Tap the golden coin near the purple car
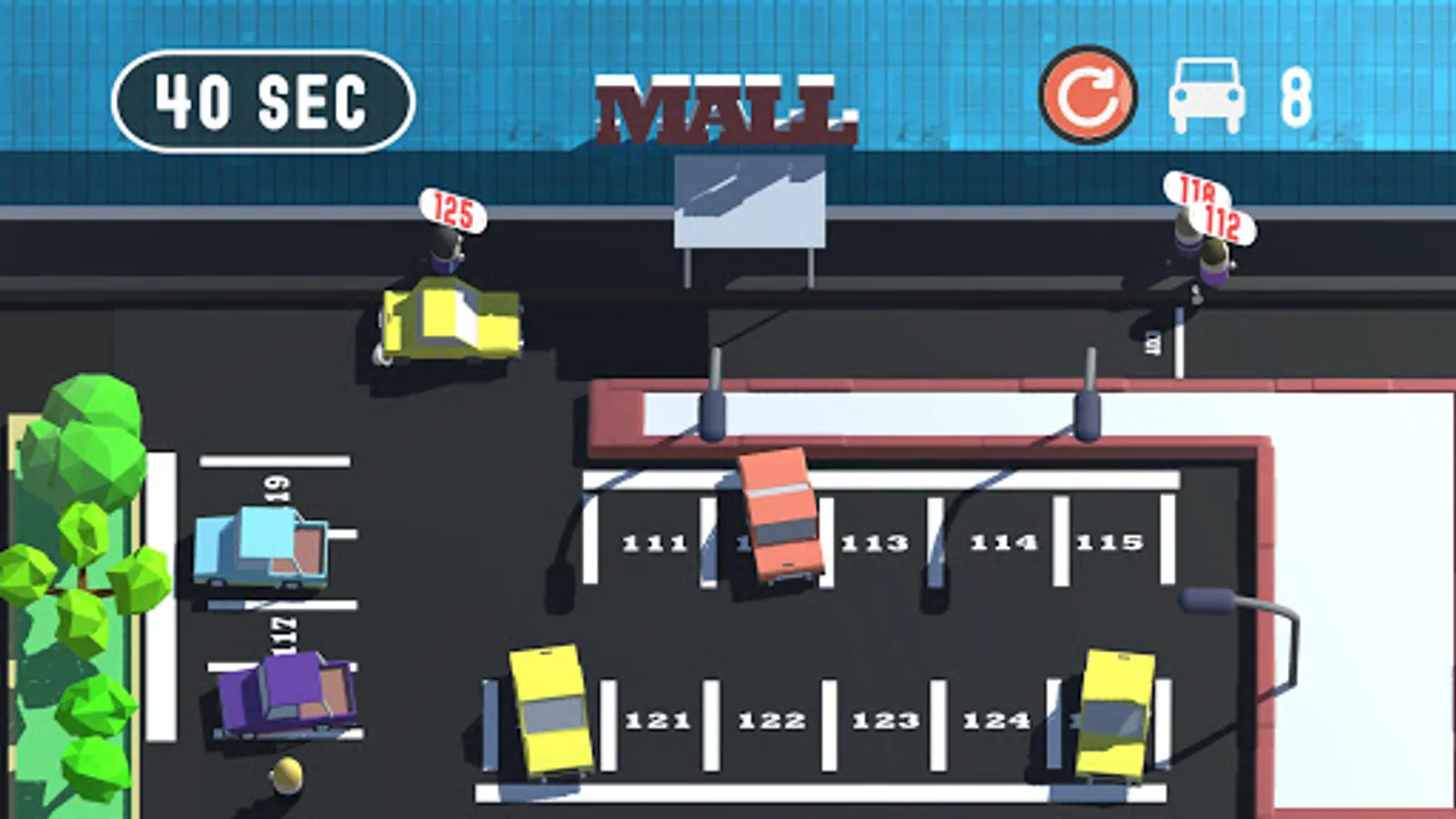The image size is (1456, 819). 288,774
